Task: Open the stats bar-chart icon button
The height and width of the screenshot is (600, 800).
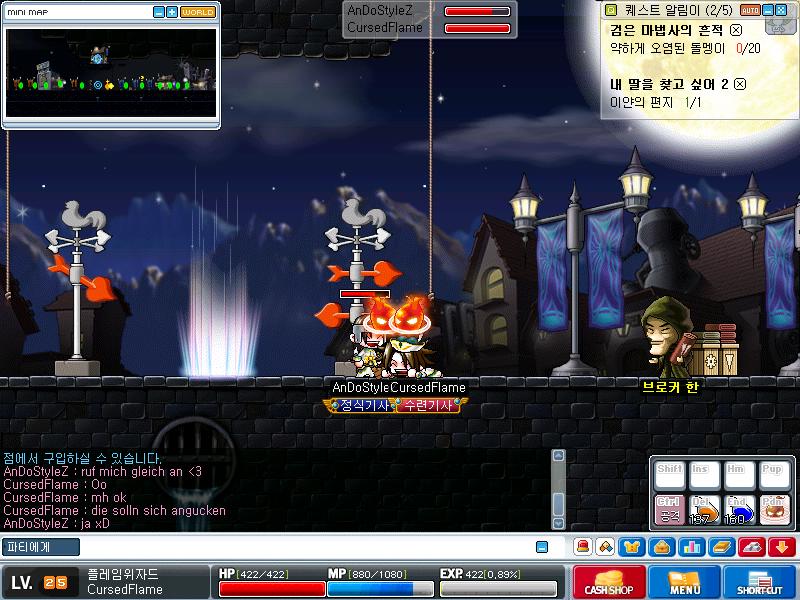Action: (x=690, y=547)
